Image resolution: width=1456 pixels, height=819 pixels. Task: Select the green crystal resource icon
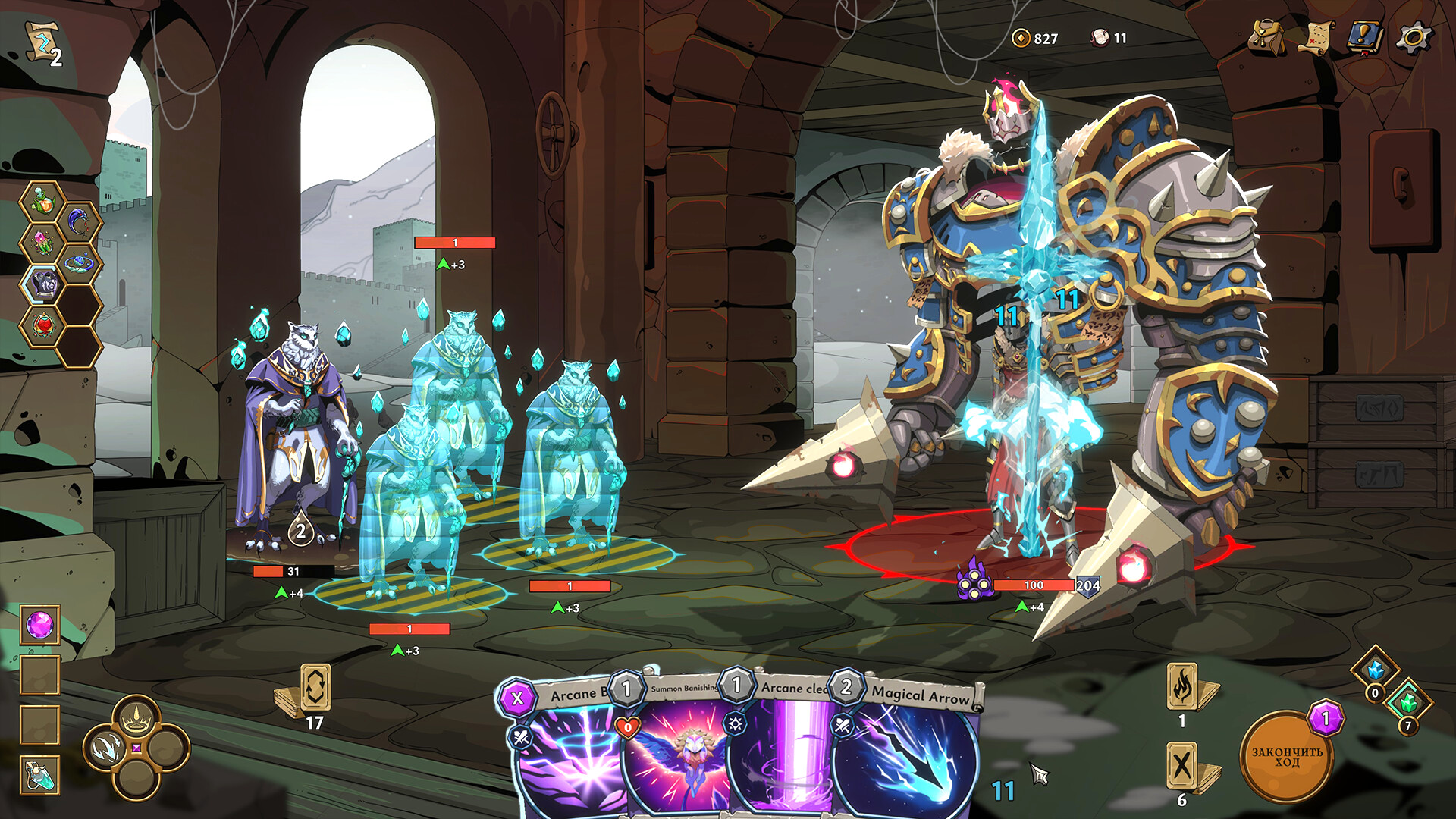tap(1408, 702)
